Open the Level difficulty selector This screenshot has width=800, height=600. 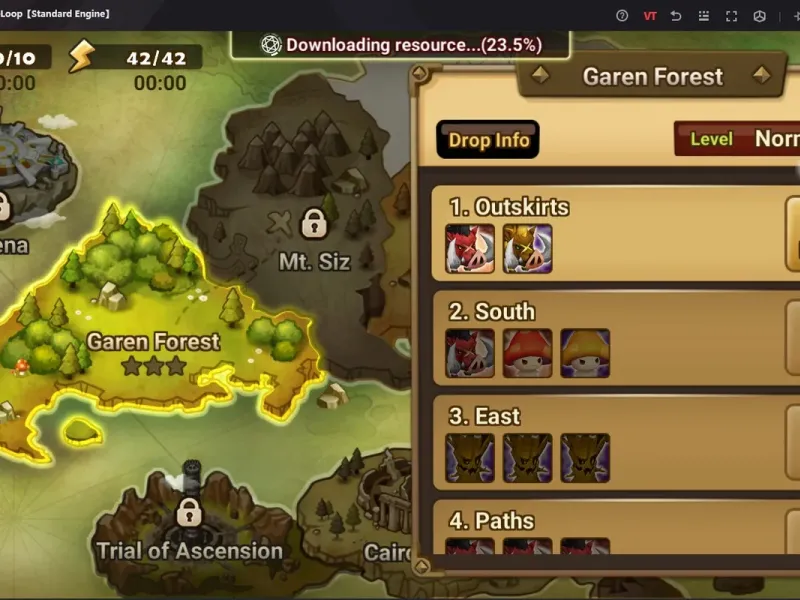coord(737,139)
